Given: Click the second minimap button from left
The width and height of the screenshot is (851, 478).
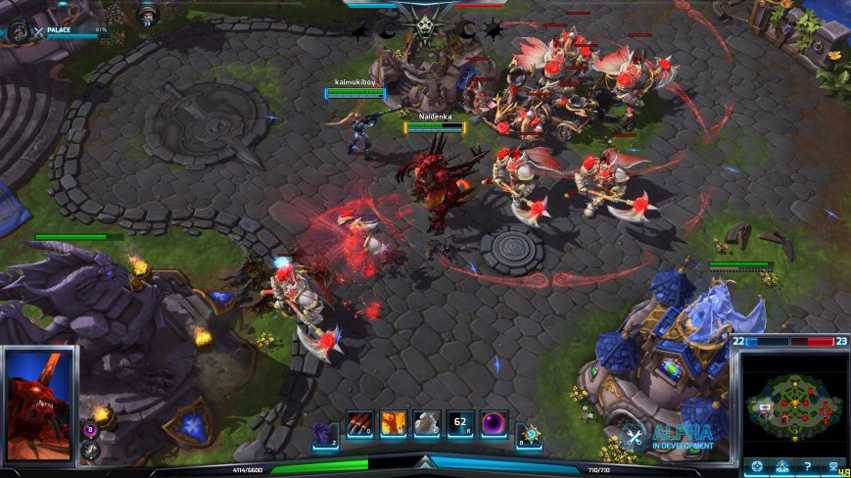Looking at the screenshot, I should [782, 466].
